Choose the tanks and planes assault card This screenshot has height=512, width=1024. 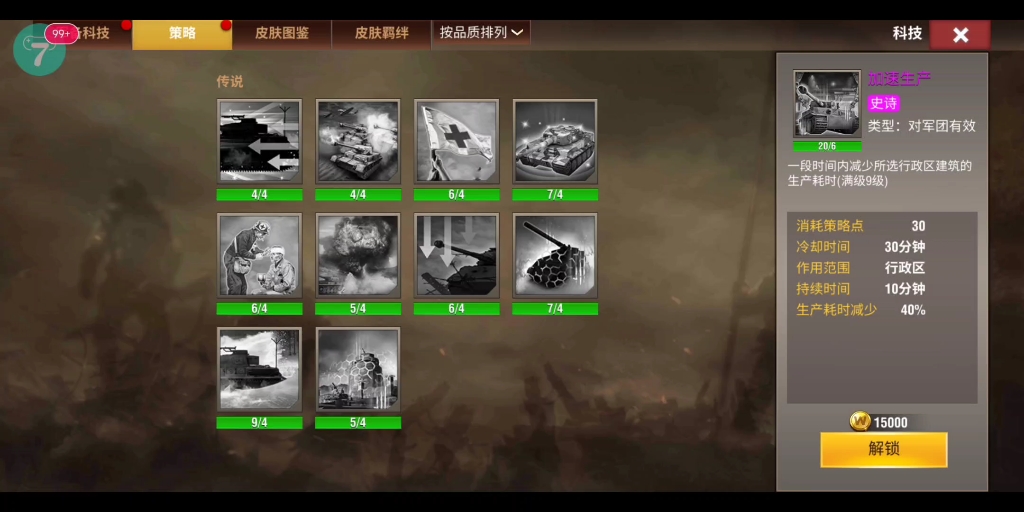point(358,140)
